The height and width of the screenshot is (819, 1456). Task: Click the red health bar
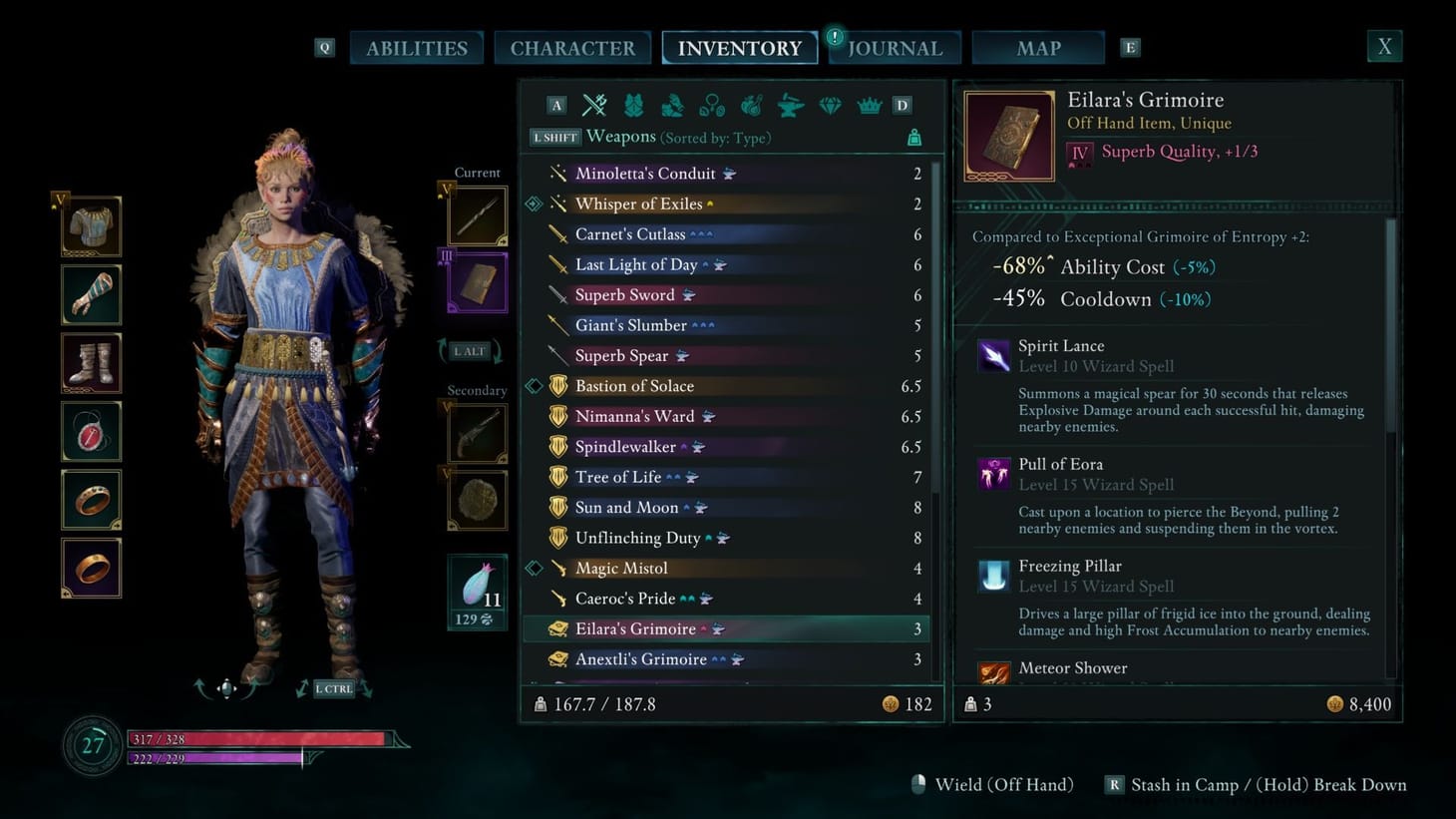[254, 739]
